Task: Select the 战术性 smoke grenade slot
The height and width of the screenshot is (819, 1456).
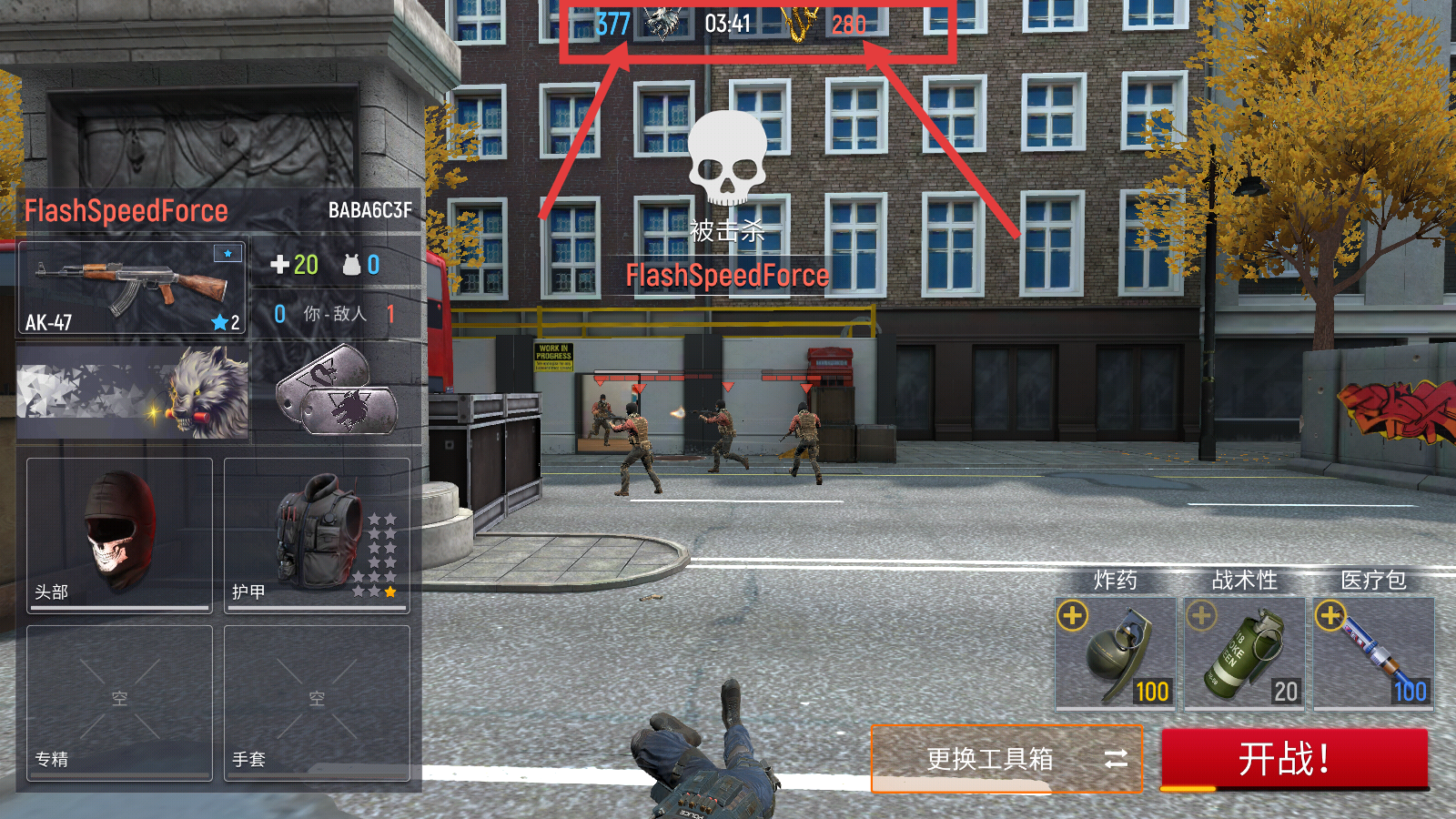Action: [x=1245, y=652]
